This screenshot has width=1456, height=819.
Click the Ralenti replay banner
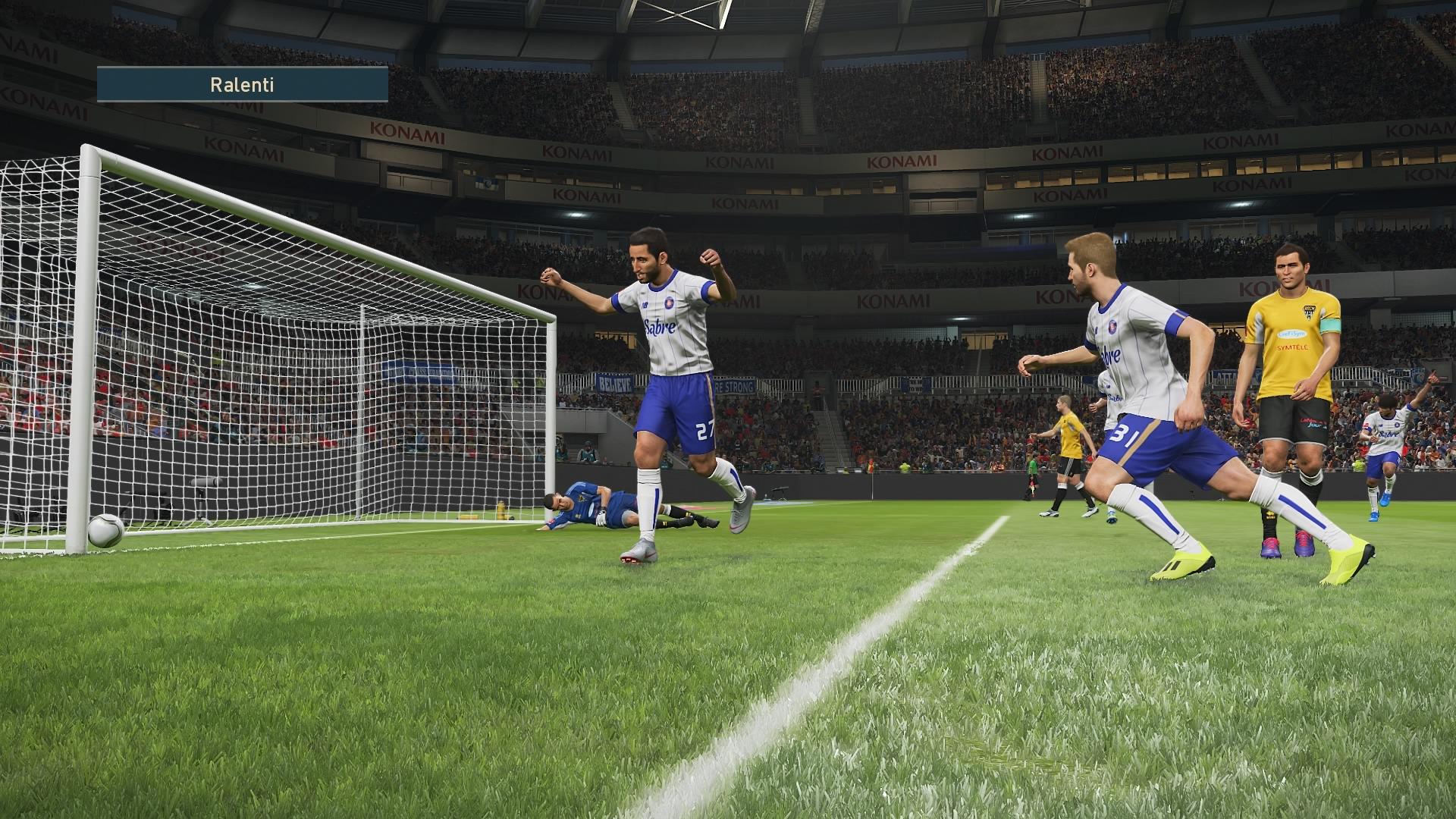pyautogui.click(x=242, y=84)
